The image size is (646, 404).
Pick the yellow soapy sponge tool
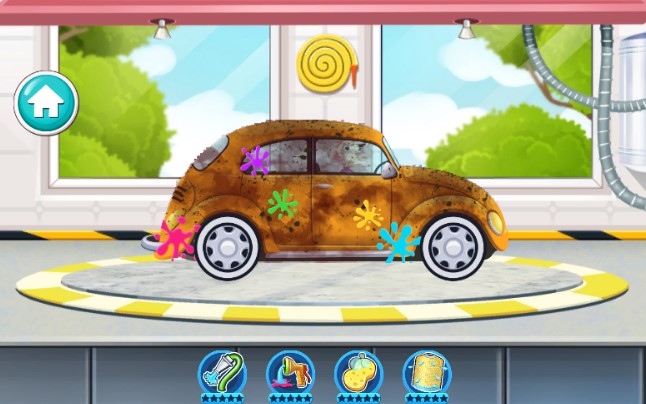(x=358, y=372)
